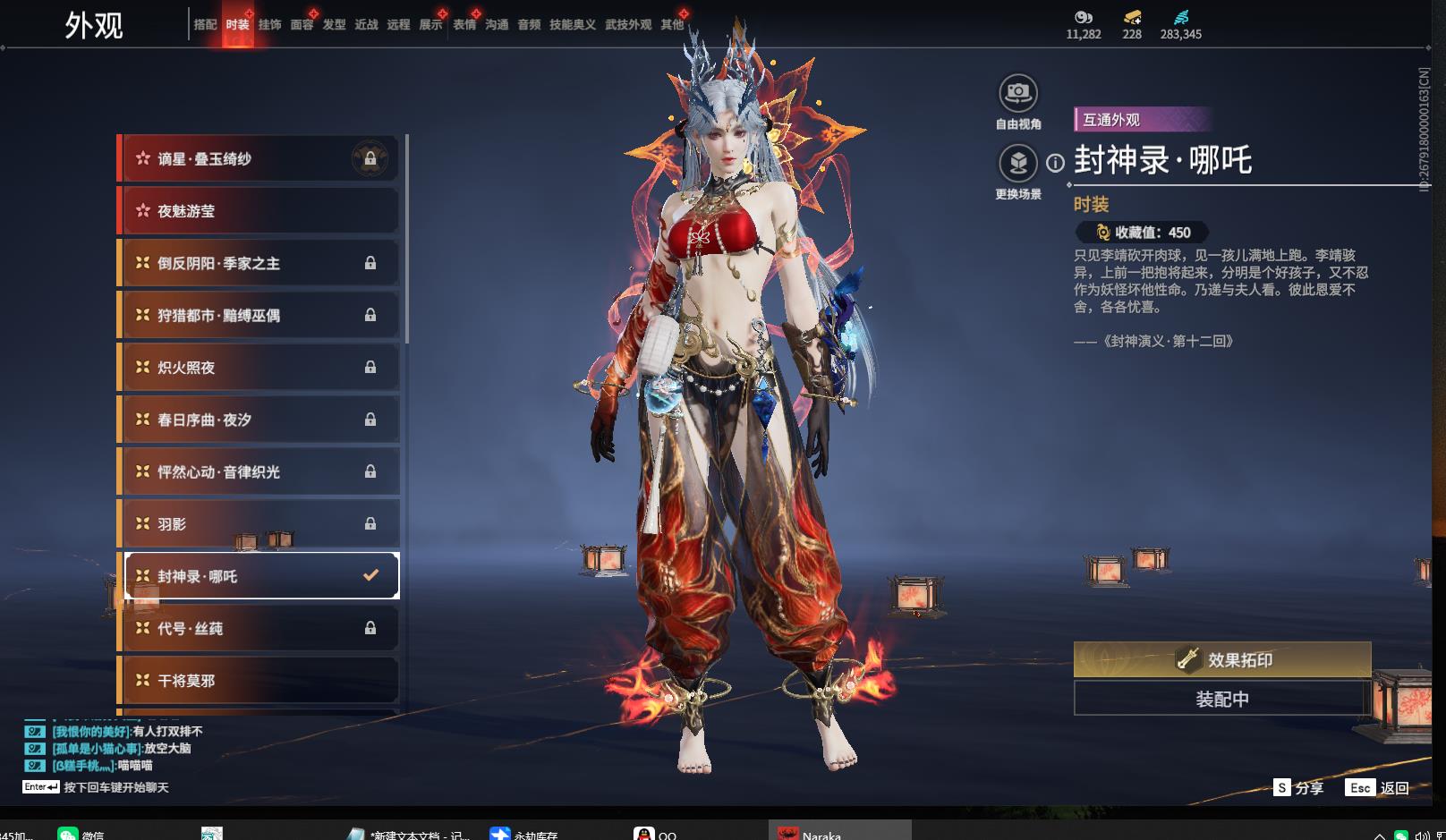Choose the 滴星·叠玉绮纱 outfit

tap(259, 159)
